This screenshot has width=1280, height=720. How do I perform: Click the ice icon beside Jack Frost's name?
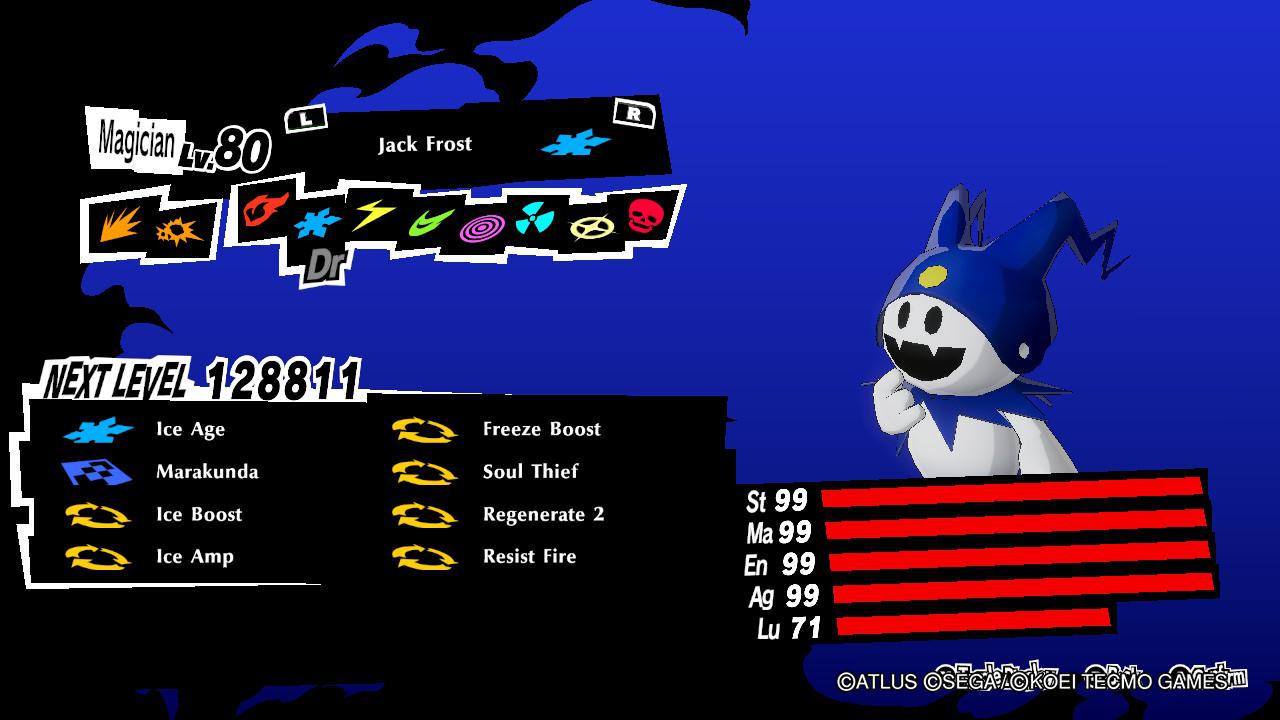pyautogui.click(x=576, y=143)
